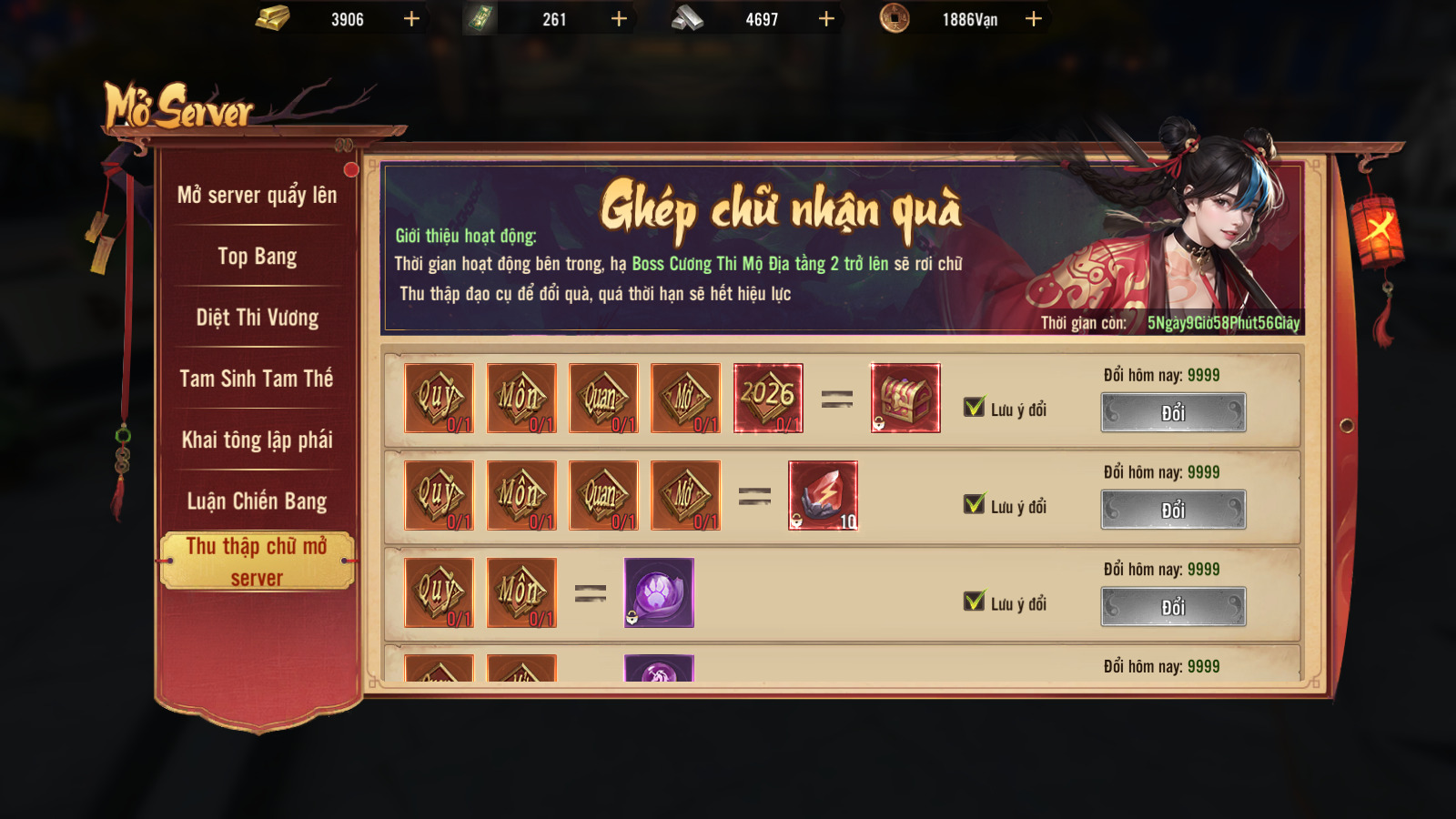Go to the Luận Chiến Bang tab
Viewport: 1456px width, 819px height.
[257, 500]
